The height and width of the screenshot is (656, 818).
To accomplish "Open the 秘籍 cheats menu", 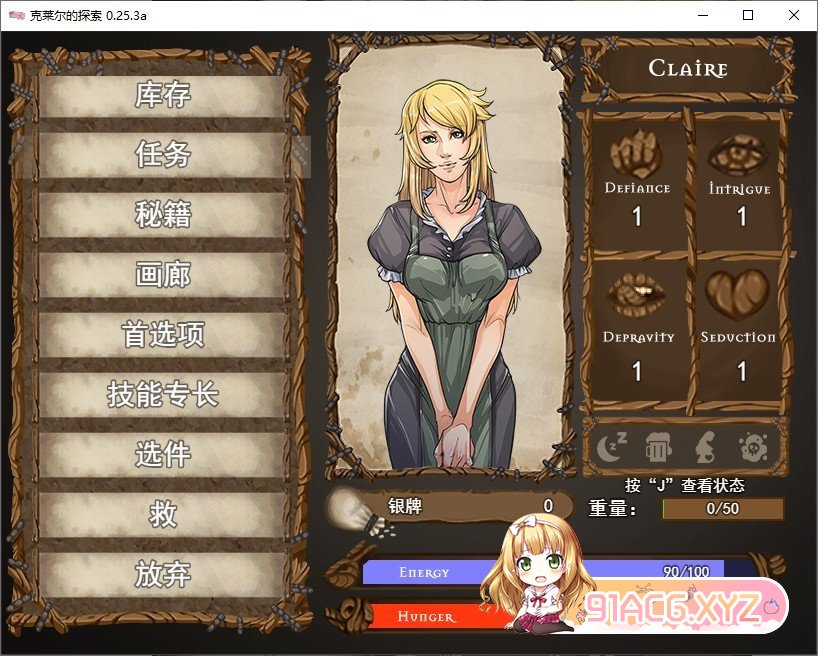I will [x=163, y=215].
